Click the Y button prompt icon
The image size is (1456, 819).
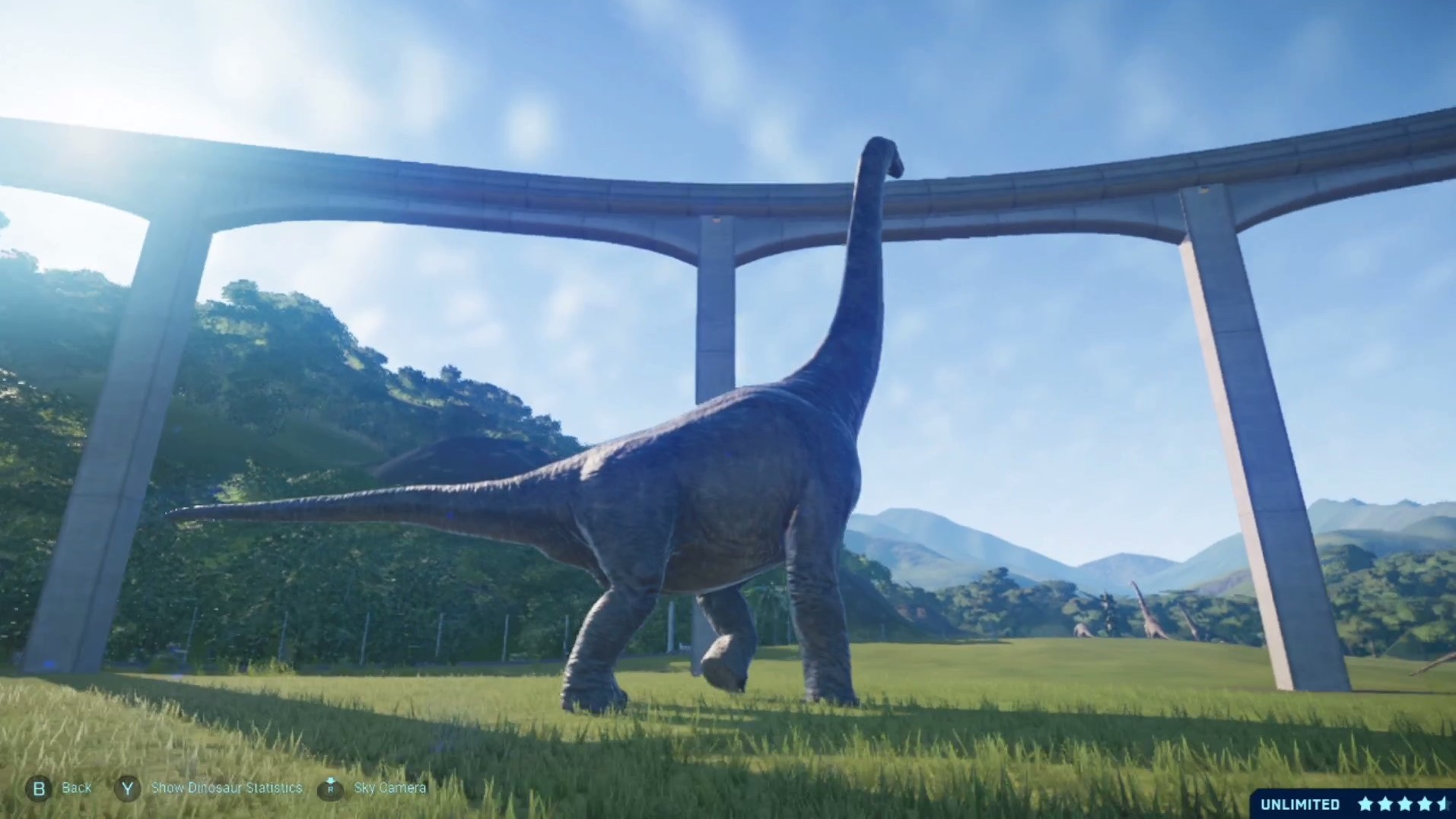coord(126,788)
